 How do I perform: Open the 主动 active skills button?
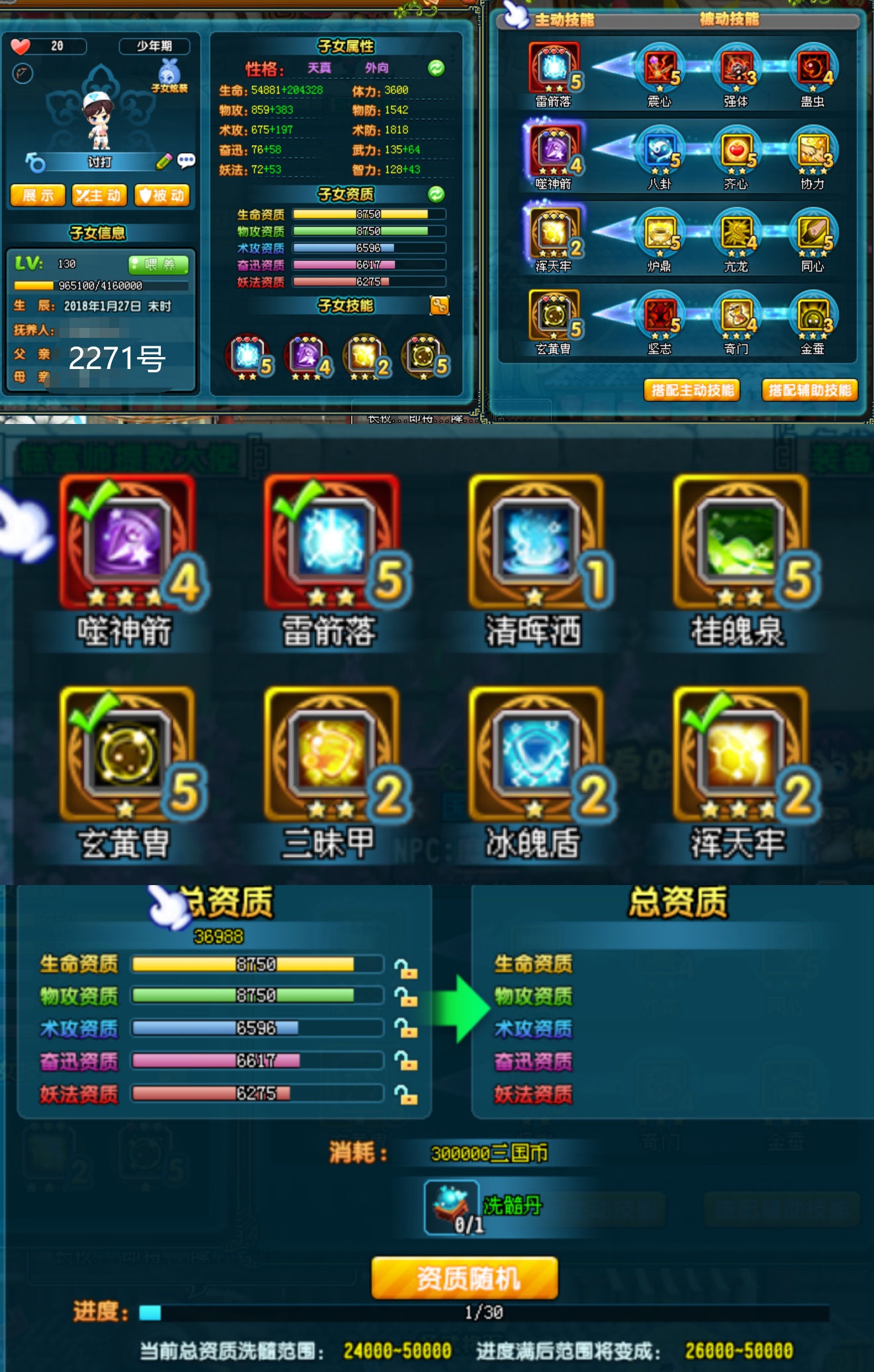(99, 195)
